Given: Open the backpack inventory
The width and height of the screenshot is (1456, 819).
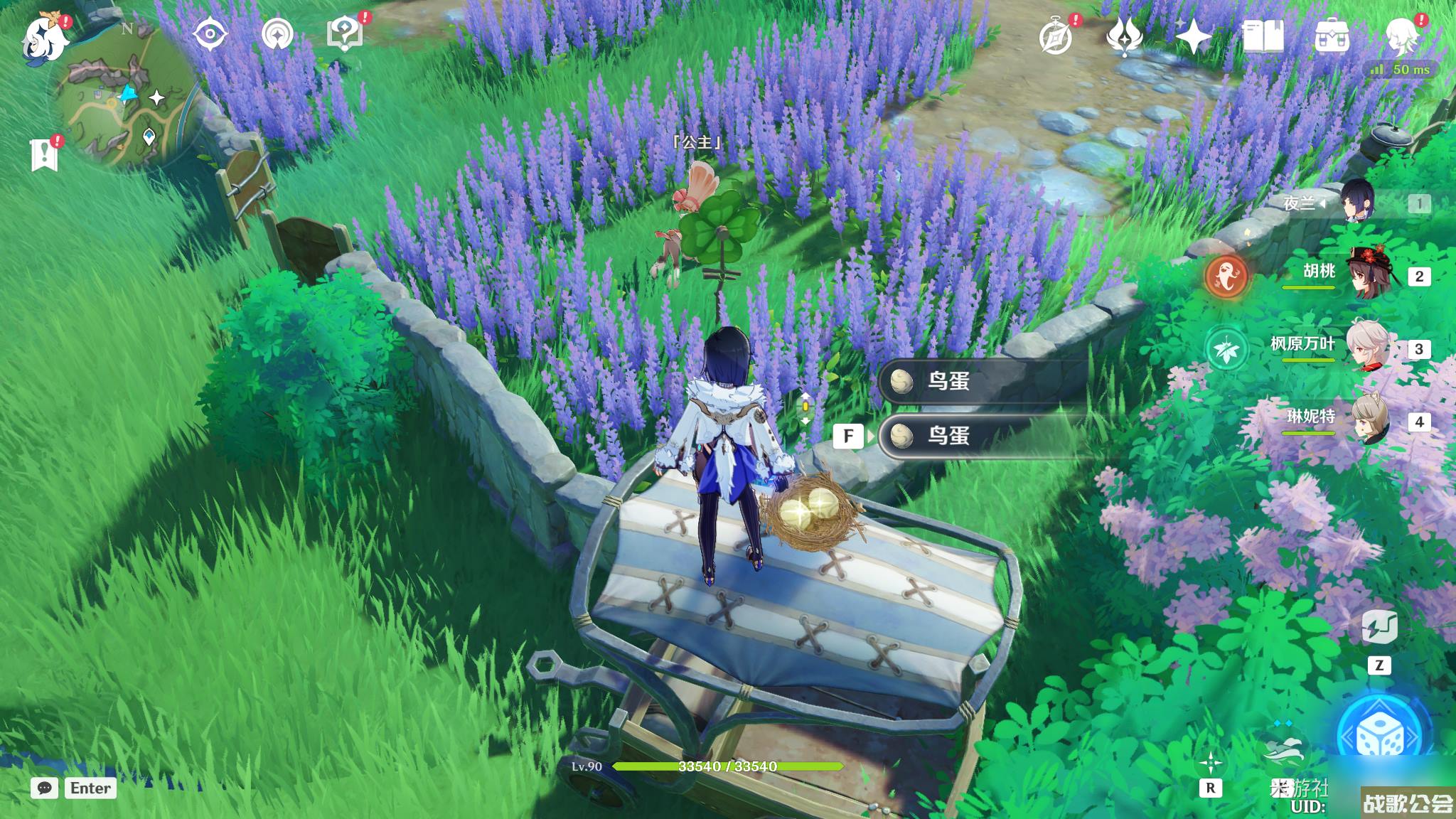Looking at the screenshot, I should pos(1332,37).
